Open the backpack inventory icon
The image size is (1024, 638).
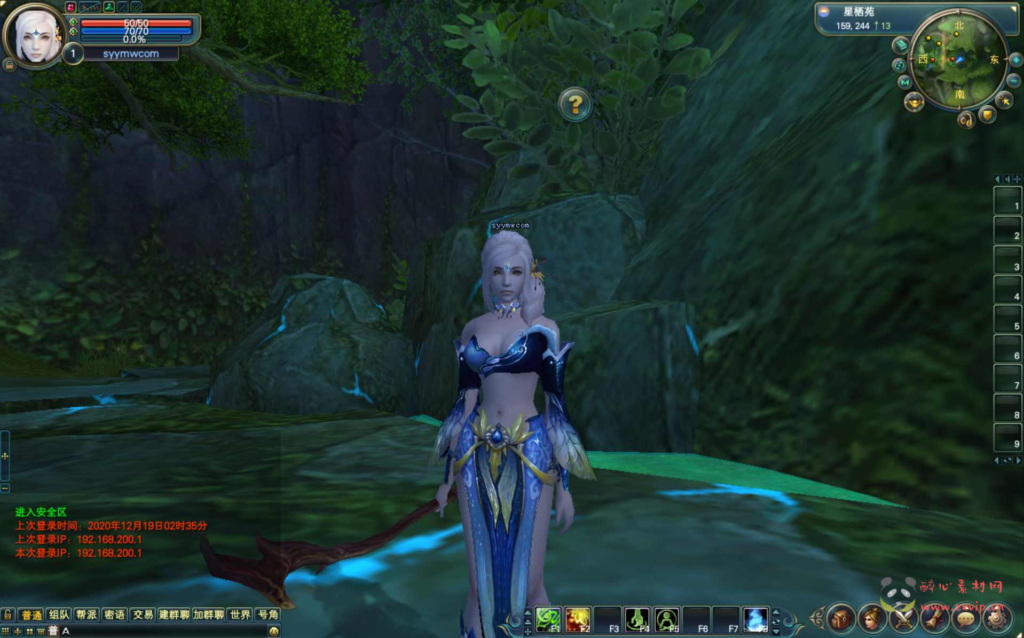click(841, 618)
